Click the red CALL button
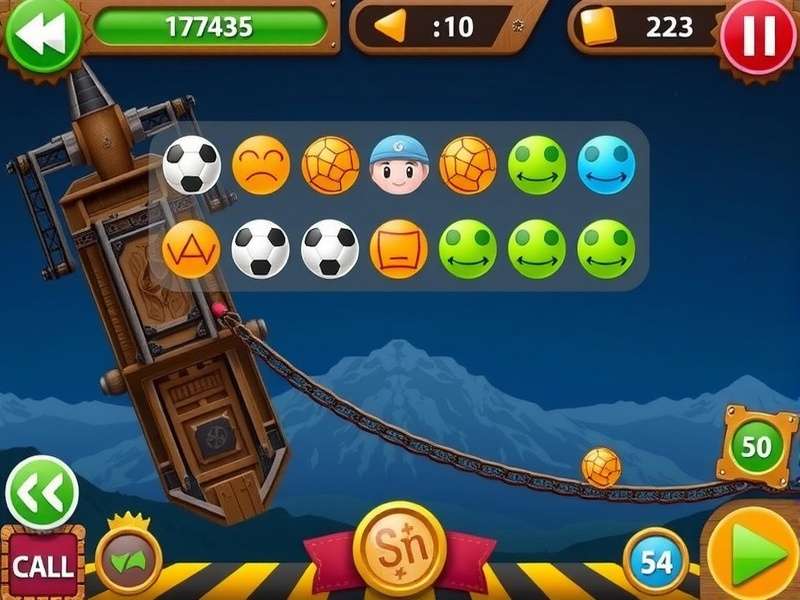 tap(41, 565)
